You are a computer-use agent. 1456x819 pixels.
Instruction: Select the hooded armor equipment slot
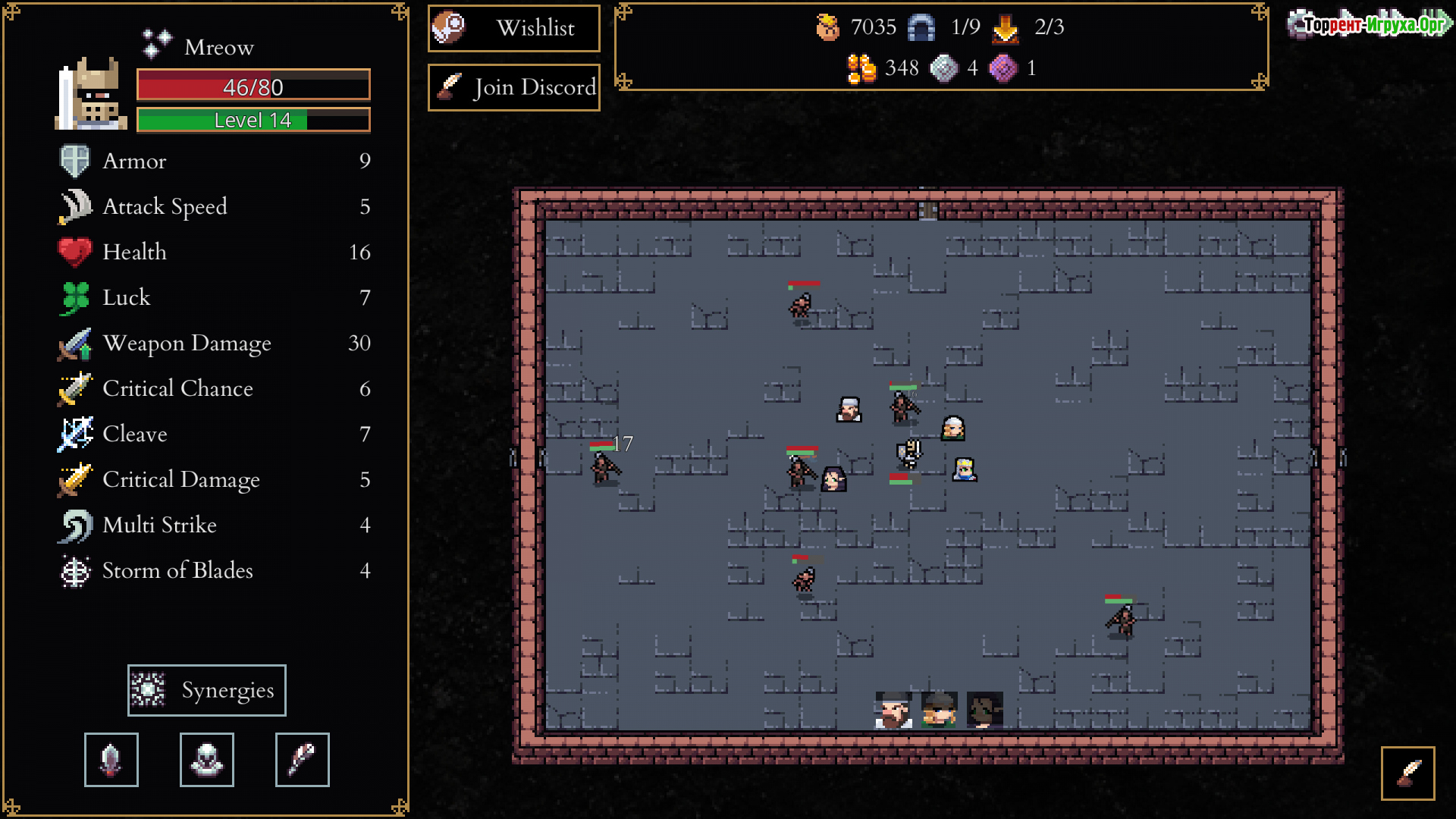(x=207, y=760)
